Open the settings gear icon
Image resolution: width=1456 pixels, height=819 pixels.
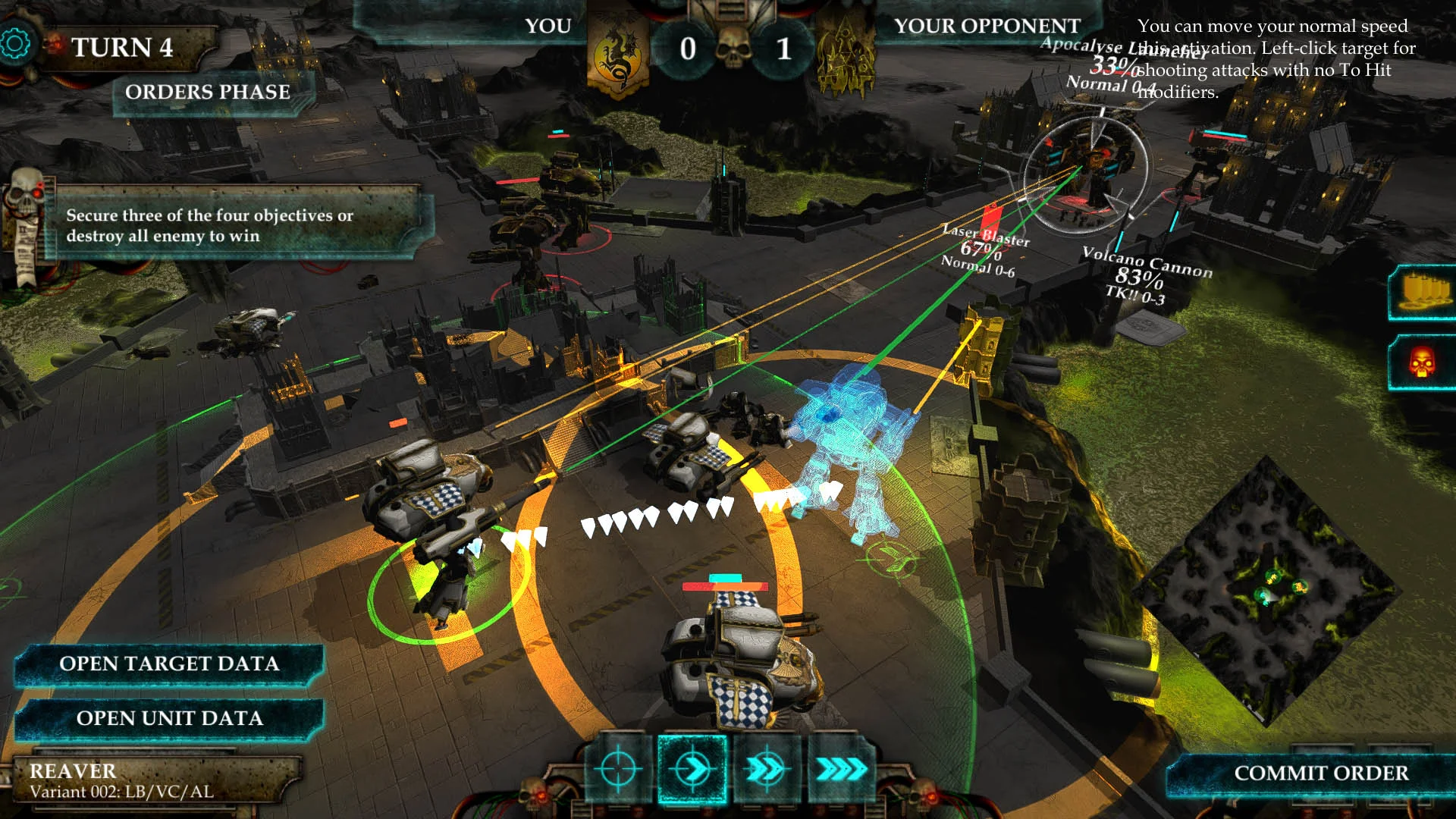click(14, 44)
